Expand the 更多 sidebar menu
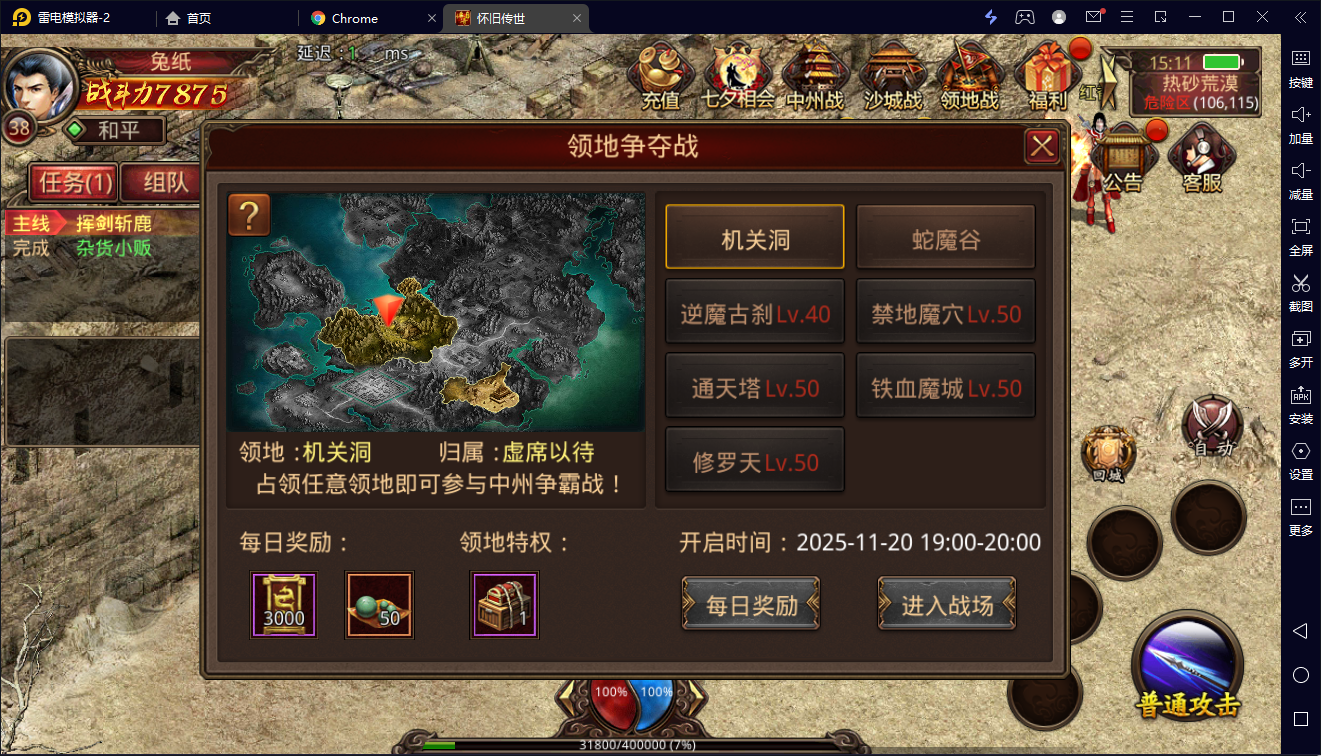 tap(1300, 517)
